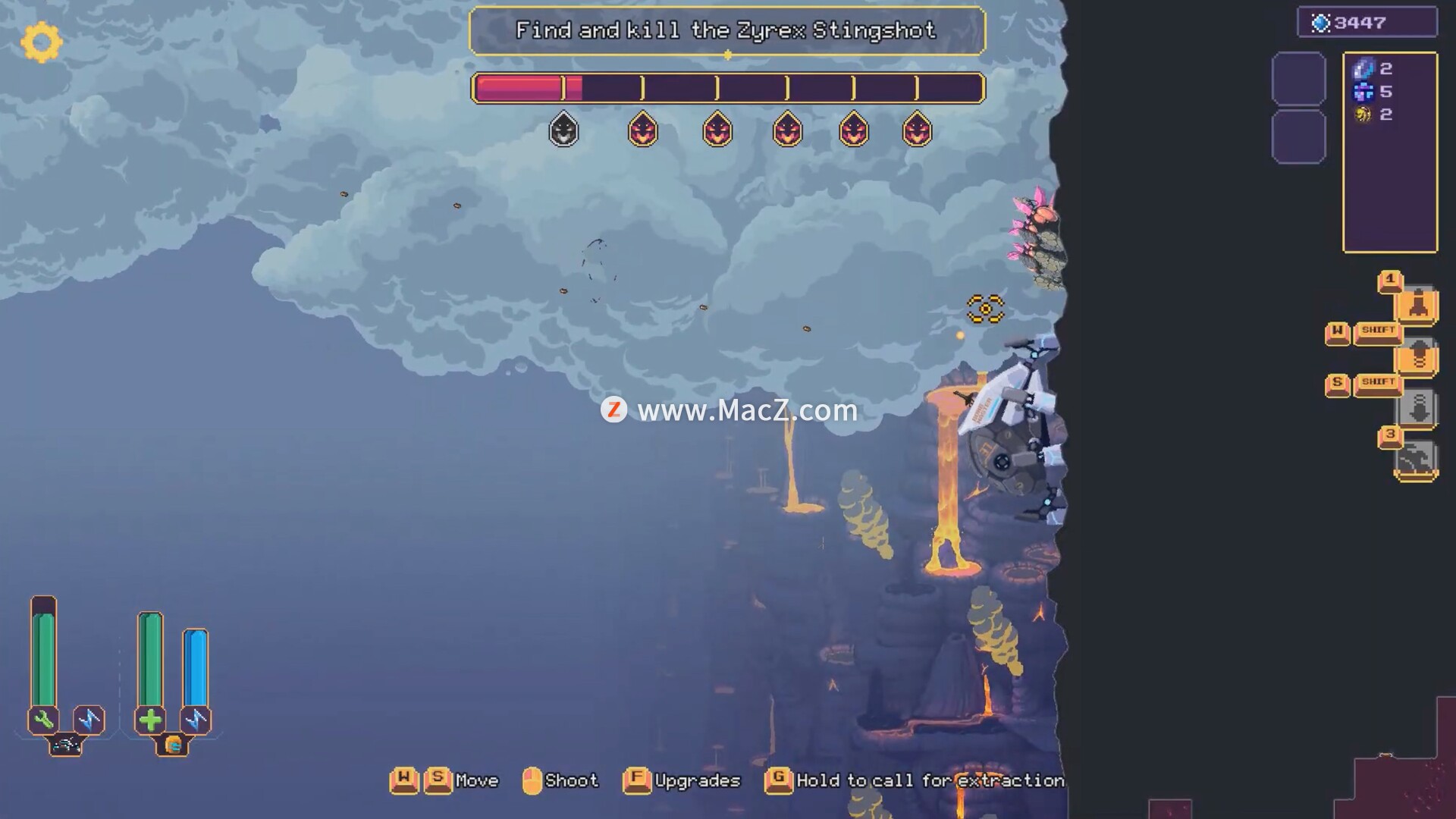Trigger the downward boost arrow ability
1456x819 pixels.
click(1417, 408)
